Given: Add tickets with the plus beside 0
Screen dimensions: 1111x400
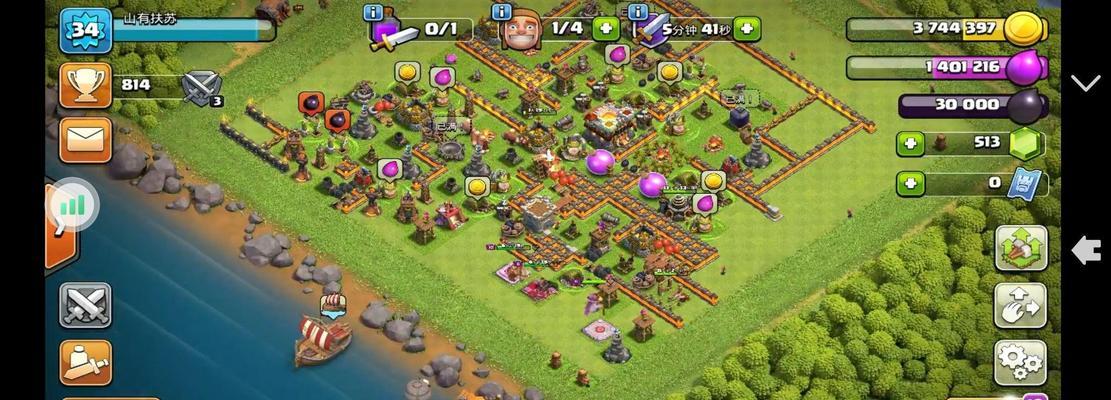Looking at the screenshot, I should (910, 184).
